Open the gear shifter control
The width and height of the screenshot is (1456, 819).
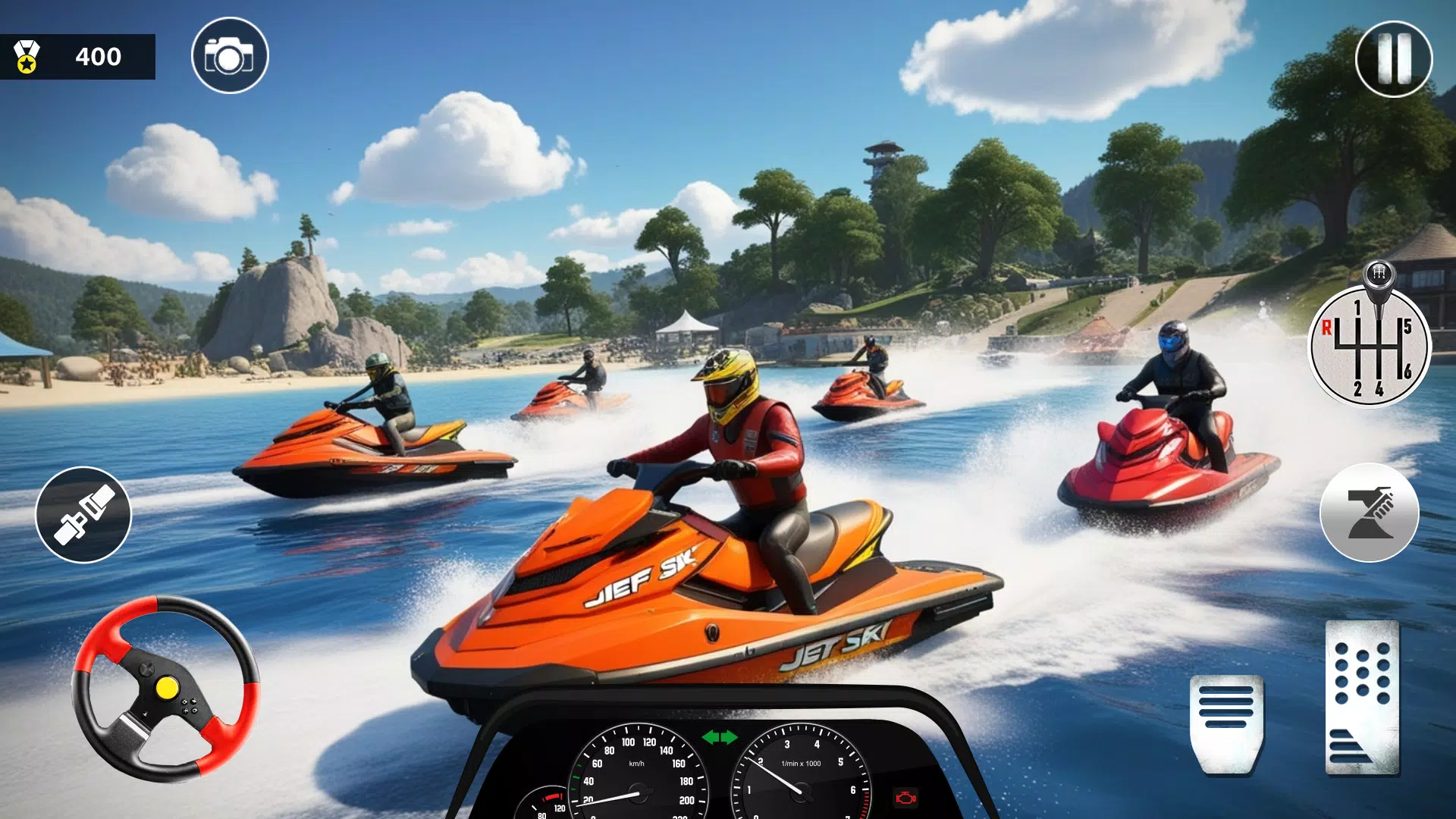(1370, 345)
